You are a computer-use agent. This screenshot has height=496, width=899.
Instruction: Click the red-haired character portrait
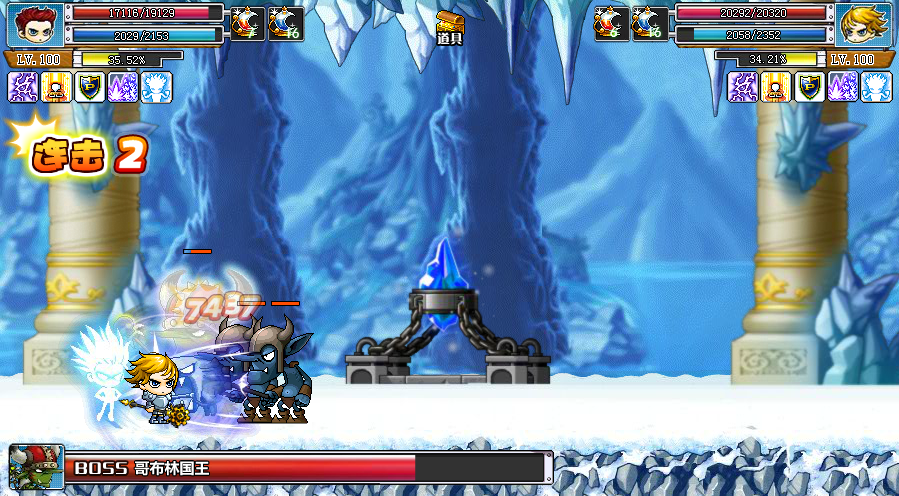35,24
